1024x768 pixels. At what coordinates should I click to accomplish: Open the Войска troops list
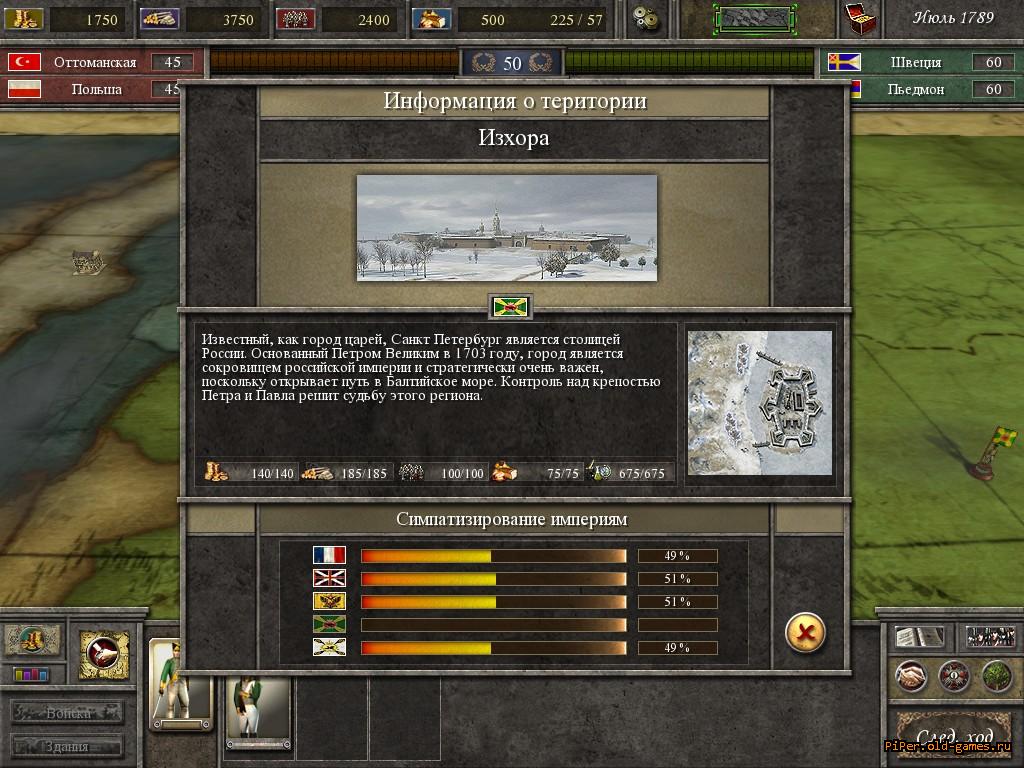click(x=68, y=713)
